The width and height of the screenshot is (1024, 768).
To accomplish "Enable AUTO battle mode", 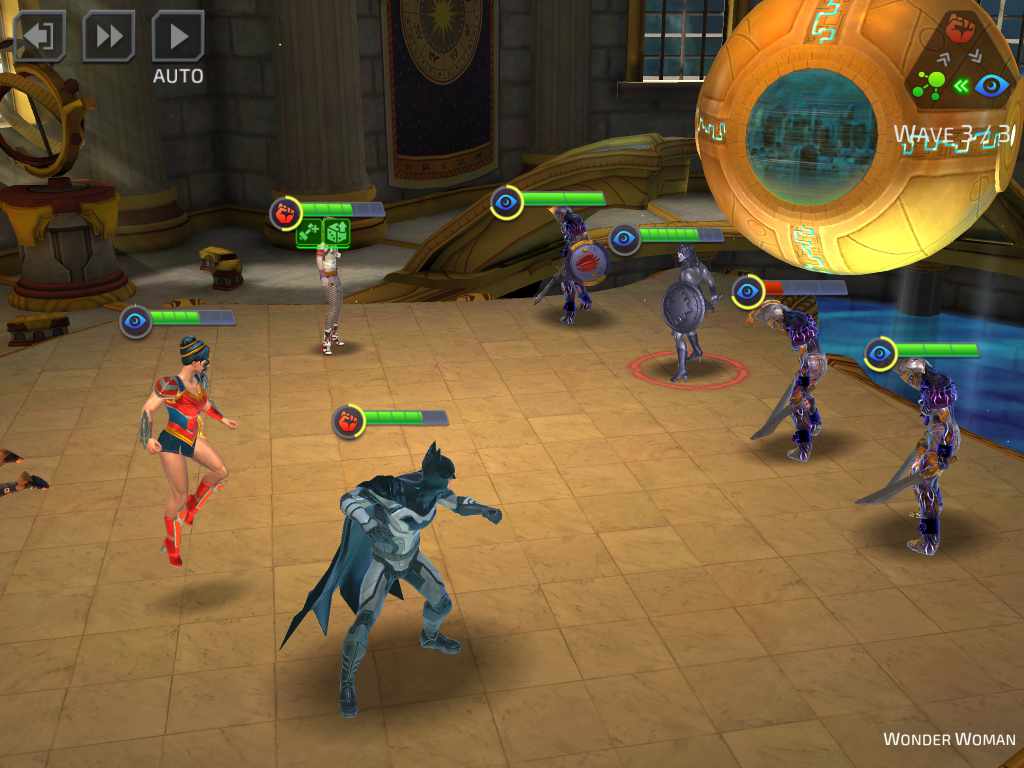I will (x=178, y=37).
